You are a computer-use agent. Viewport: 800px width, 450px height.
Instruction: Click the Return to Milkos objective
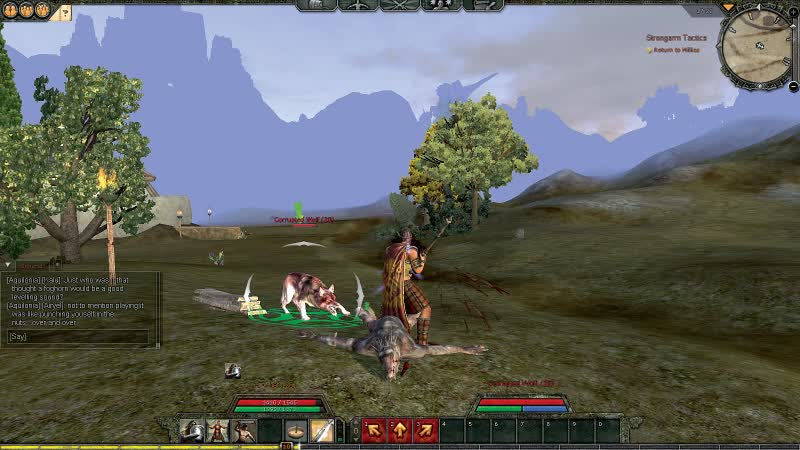[678, 50]
